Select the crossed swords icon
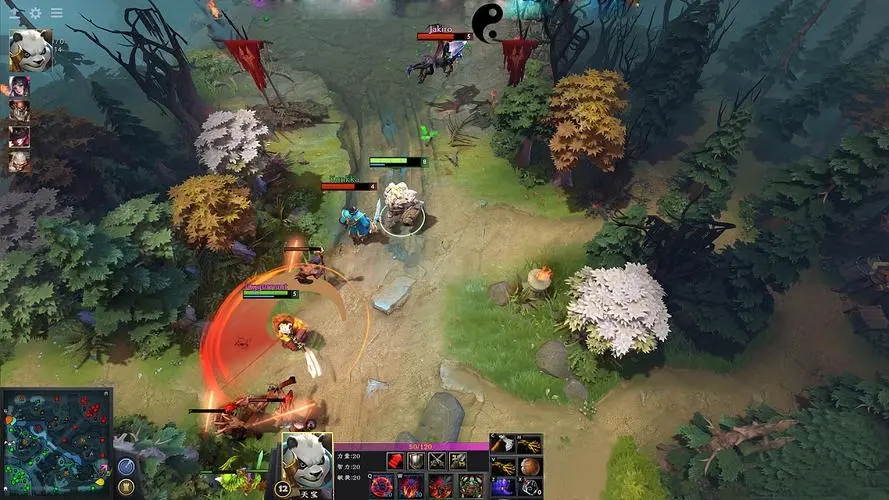 (437, 461)
